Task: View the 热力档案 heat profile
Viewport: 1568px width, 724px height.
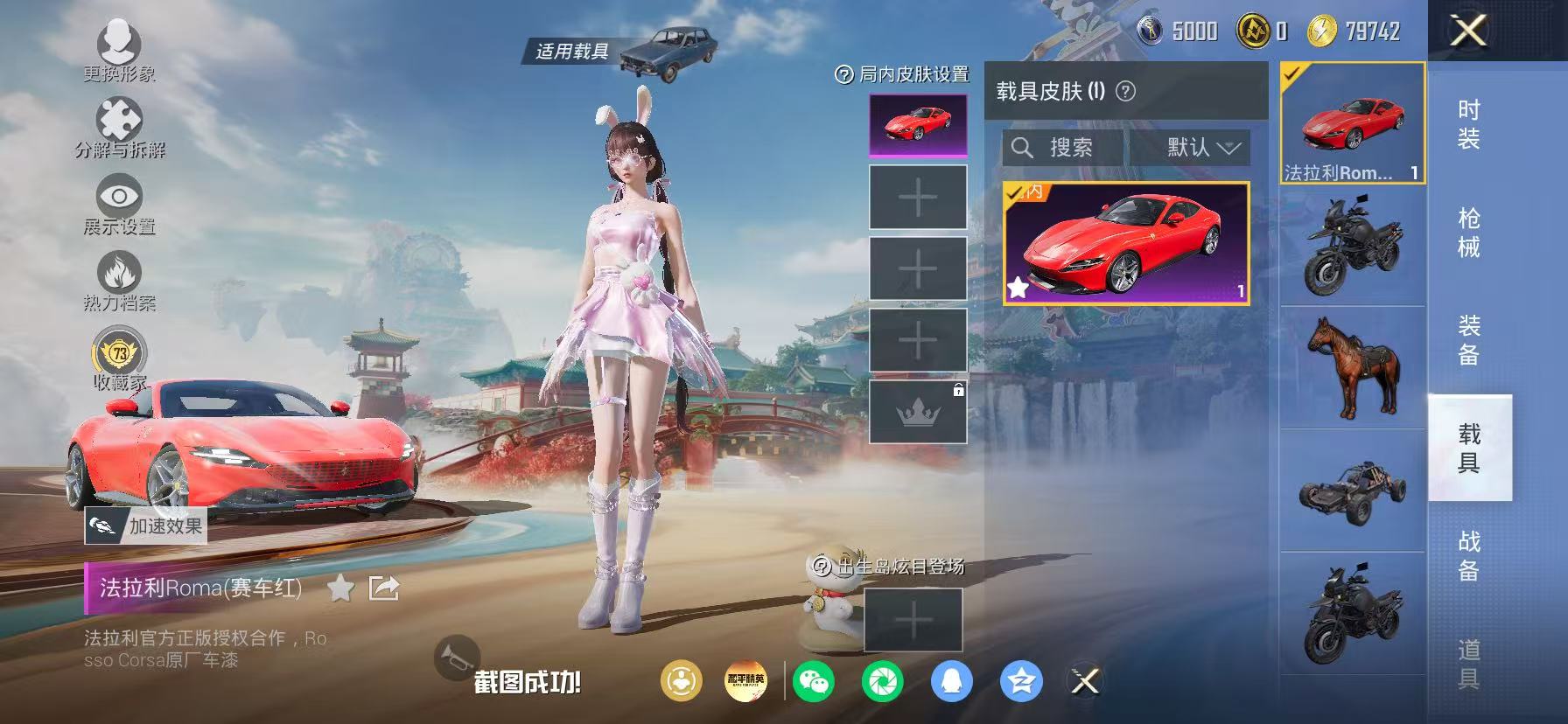Action: coord(121,274)
